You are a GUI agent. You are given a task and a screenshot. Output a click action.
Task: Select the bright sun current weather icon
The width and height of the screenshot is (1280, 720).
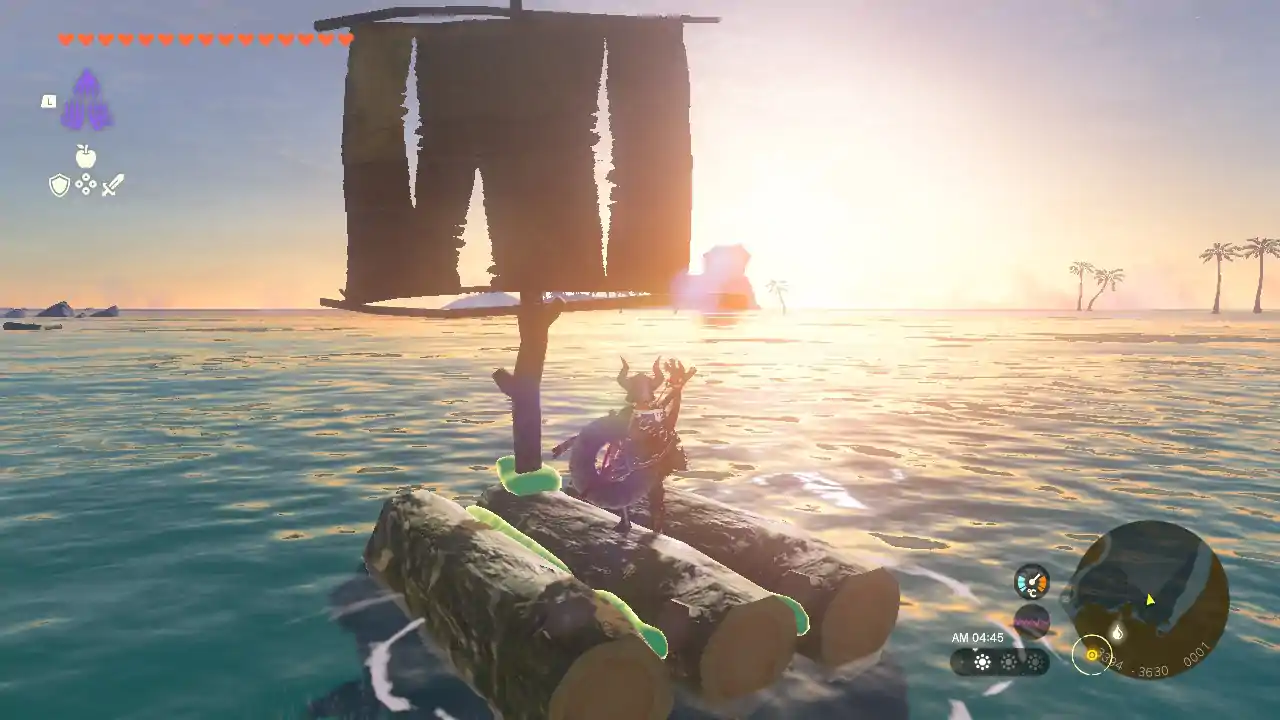tap(983, 662)
